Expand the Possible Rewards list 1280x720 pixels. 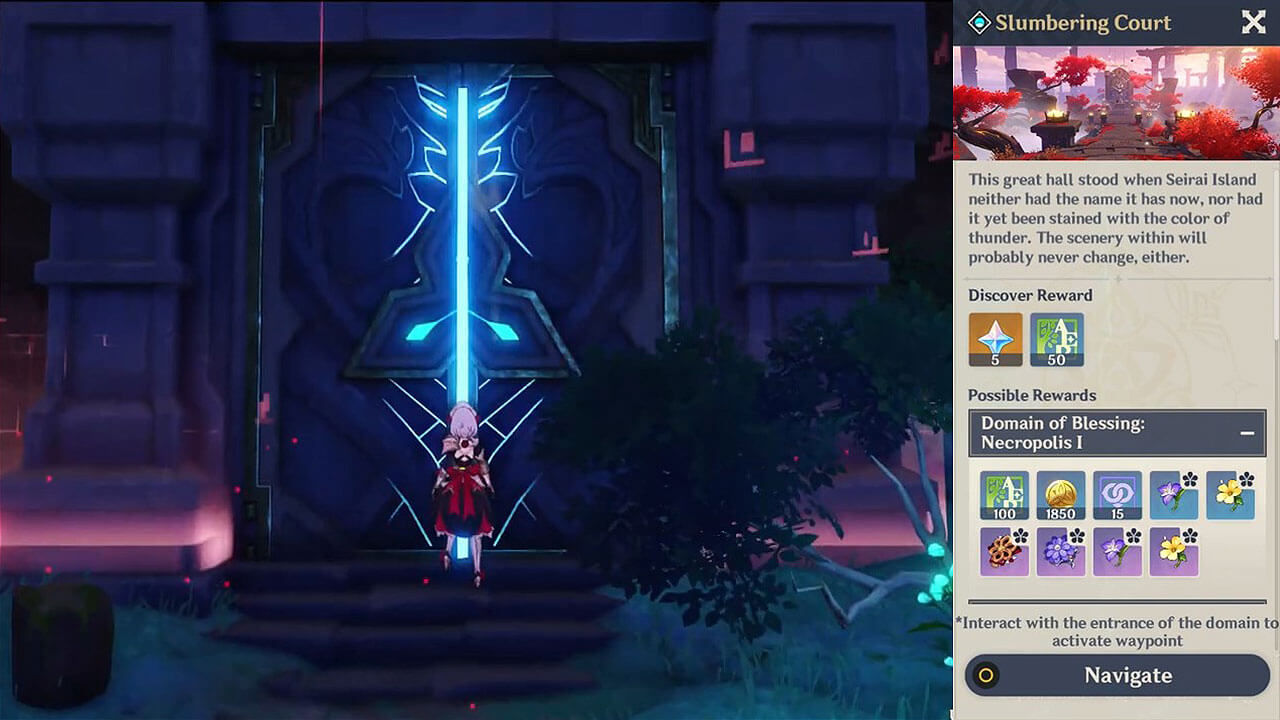[1032, 395]
